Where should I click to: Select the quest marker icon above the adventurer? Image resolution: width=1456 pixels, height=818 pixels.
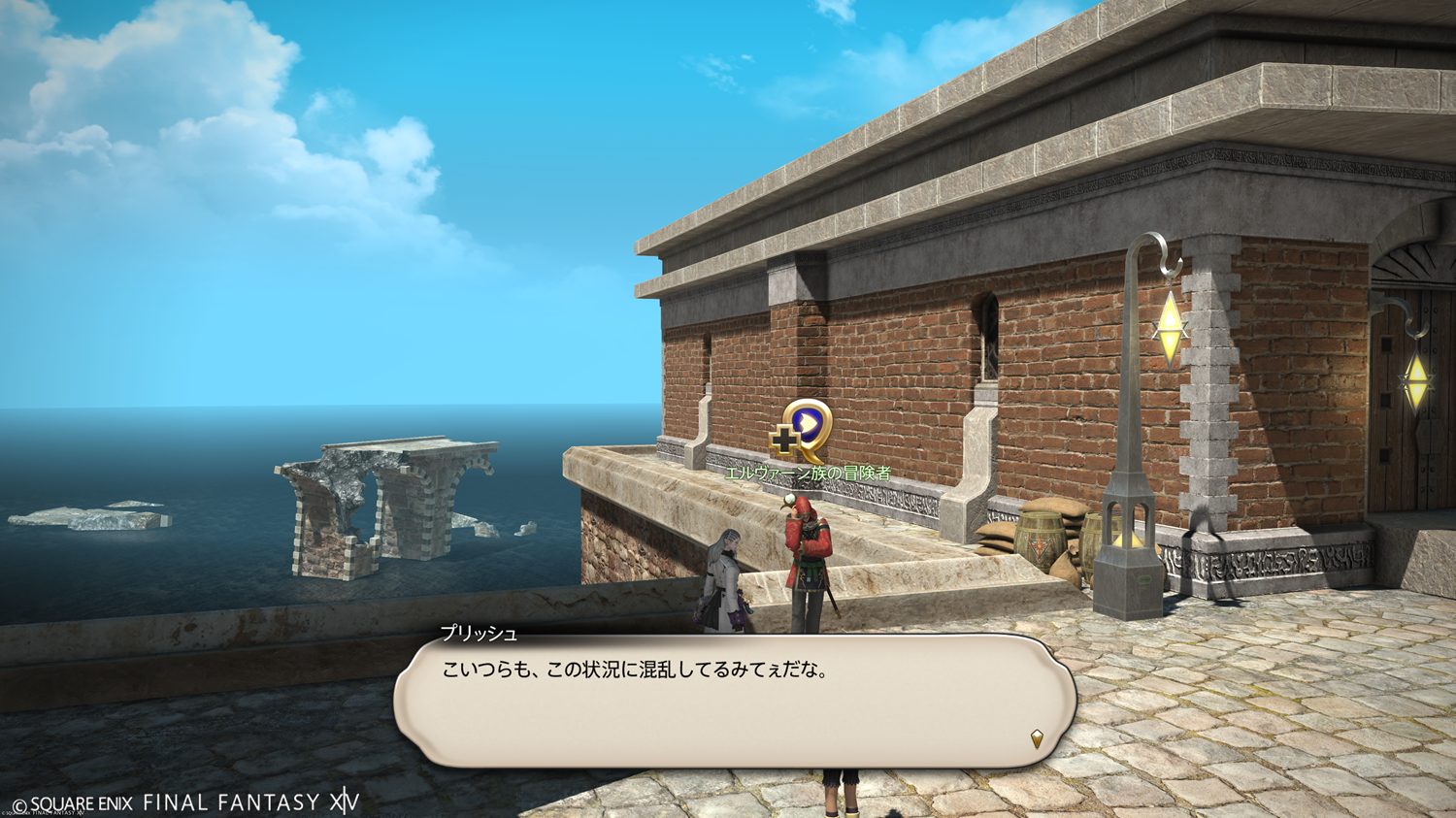803,430
